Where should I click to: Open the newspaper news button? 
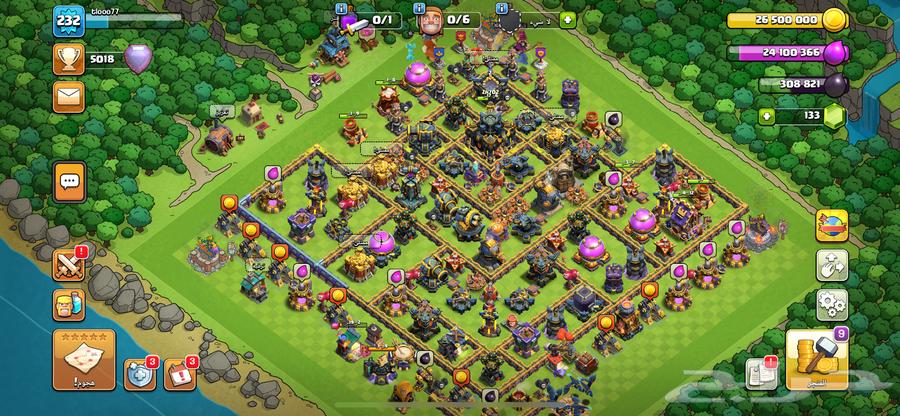tap(759, 374)
